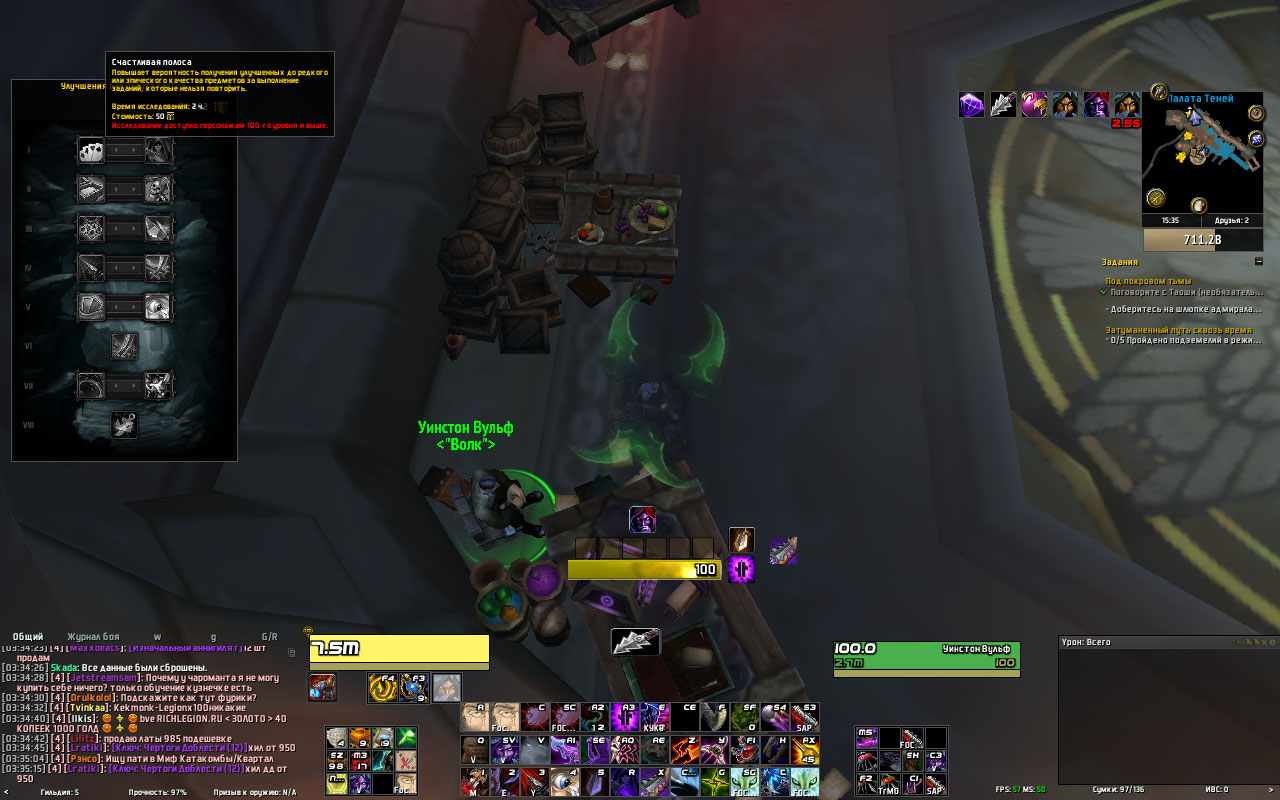1280x800 pixels.
Task: Use the red potion ability keybound FI
Action: pyautogui.click(x=743, y=749)
